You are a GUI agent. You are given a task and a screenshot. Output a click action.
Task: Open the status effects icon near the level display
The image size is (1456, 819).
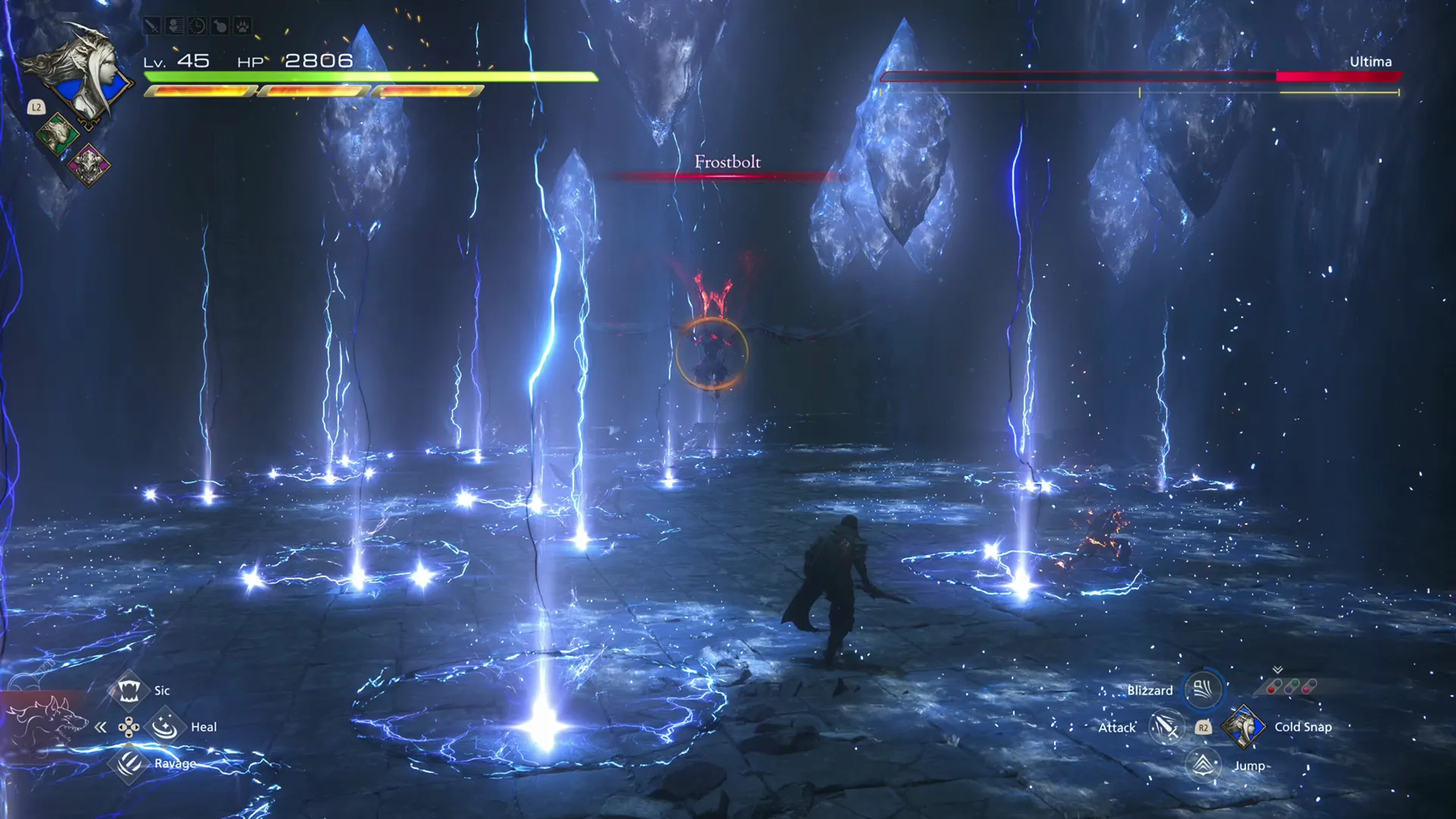174,26
